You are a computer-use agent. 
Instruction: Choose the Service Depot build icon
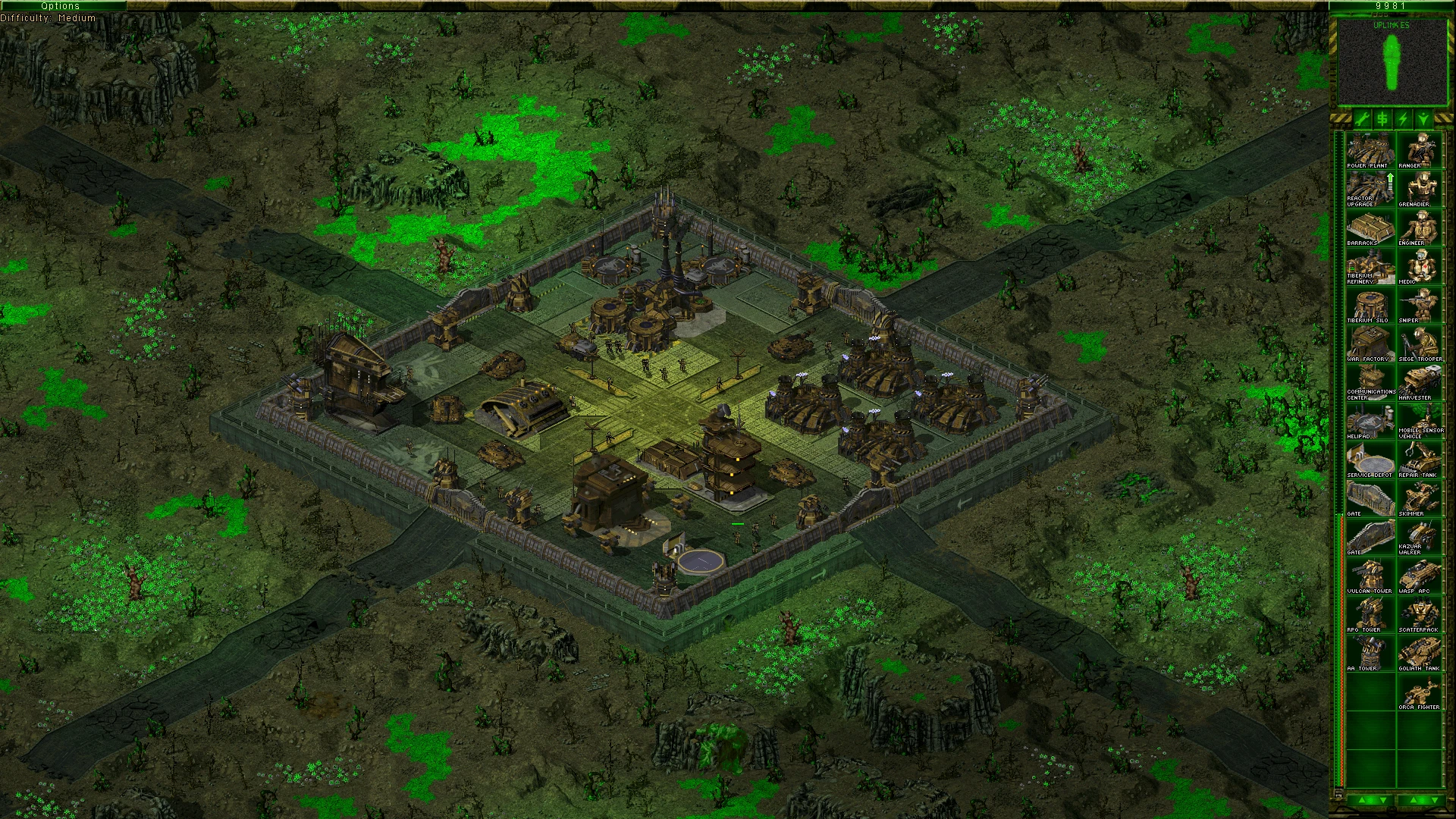click(1370, 460)
